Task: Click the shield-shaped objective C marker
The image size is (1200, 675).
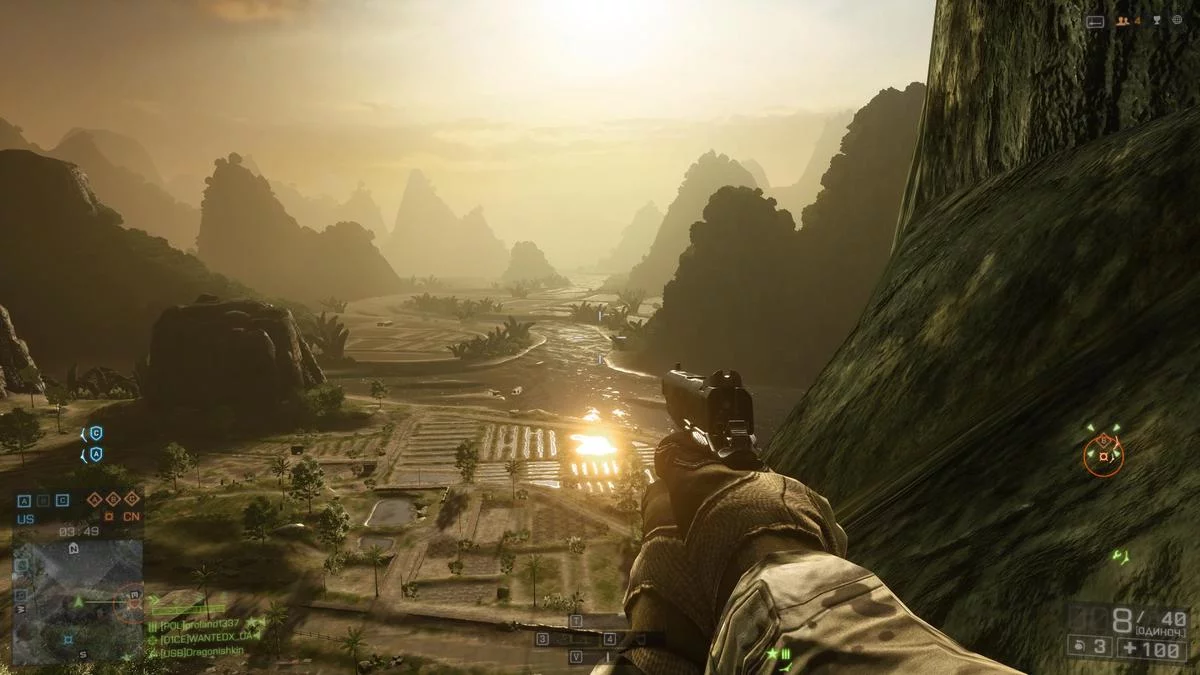Action: (x=96, y=433)
